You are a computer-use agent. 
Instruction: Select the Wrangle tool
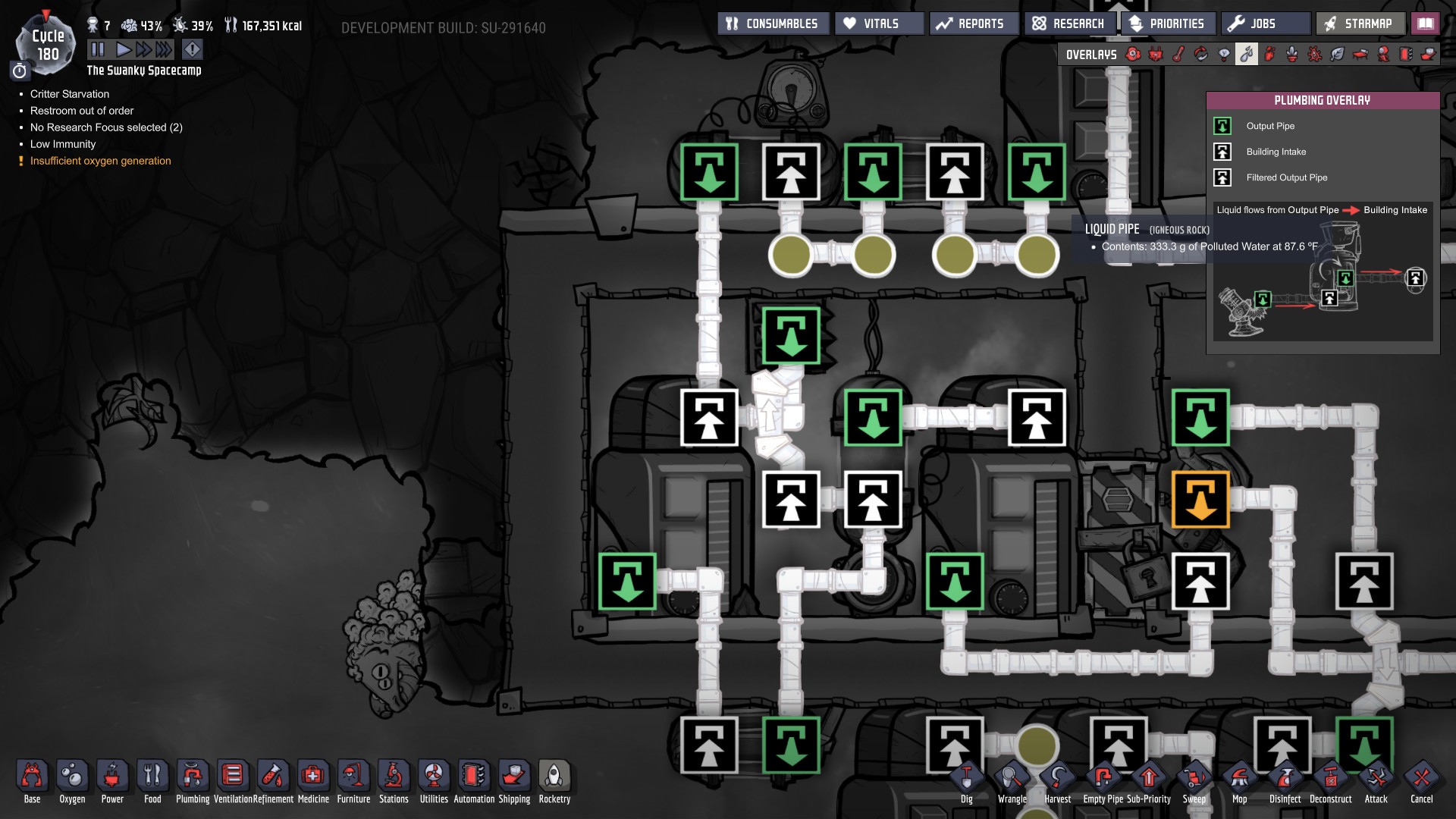[1014, 779]
